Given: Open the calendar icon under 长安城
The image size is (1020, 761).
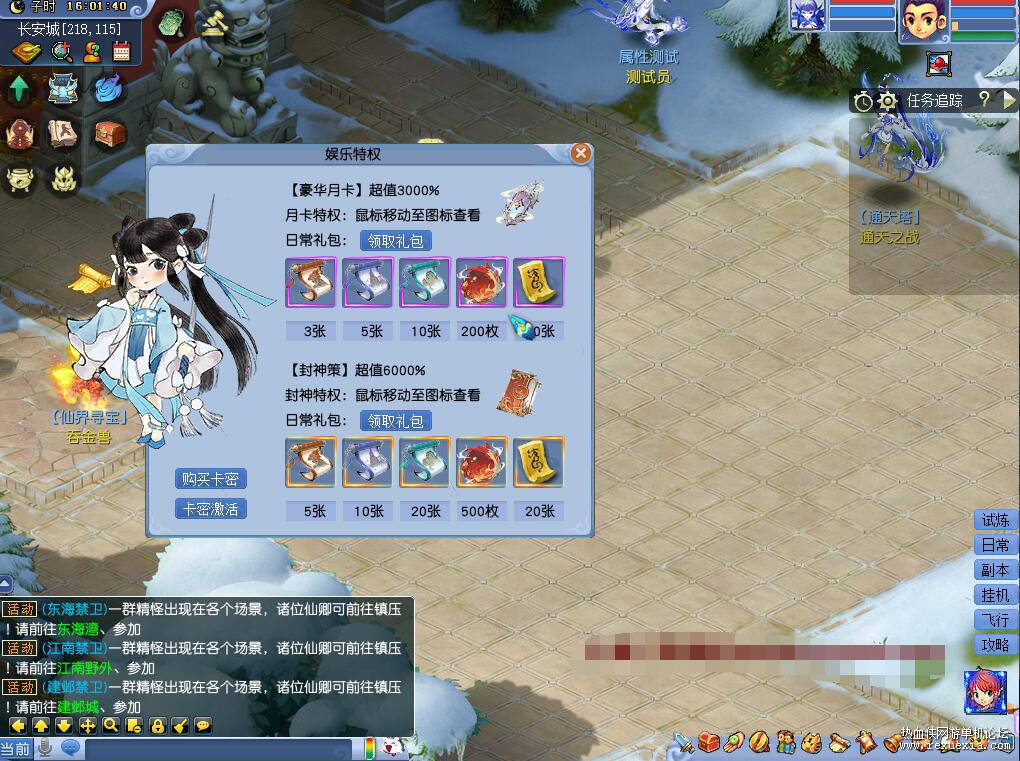Looking at the screenshot, I should (122, 52).
